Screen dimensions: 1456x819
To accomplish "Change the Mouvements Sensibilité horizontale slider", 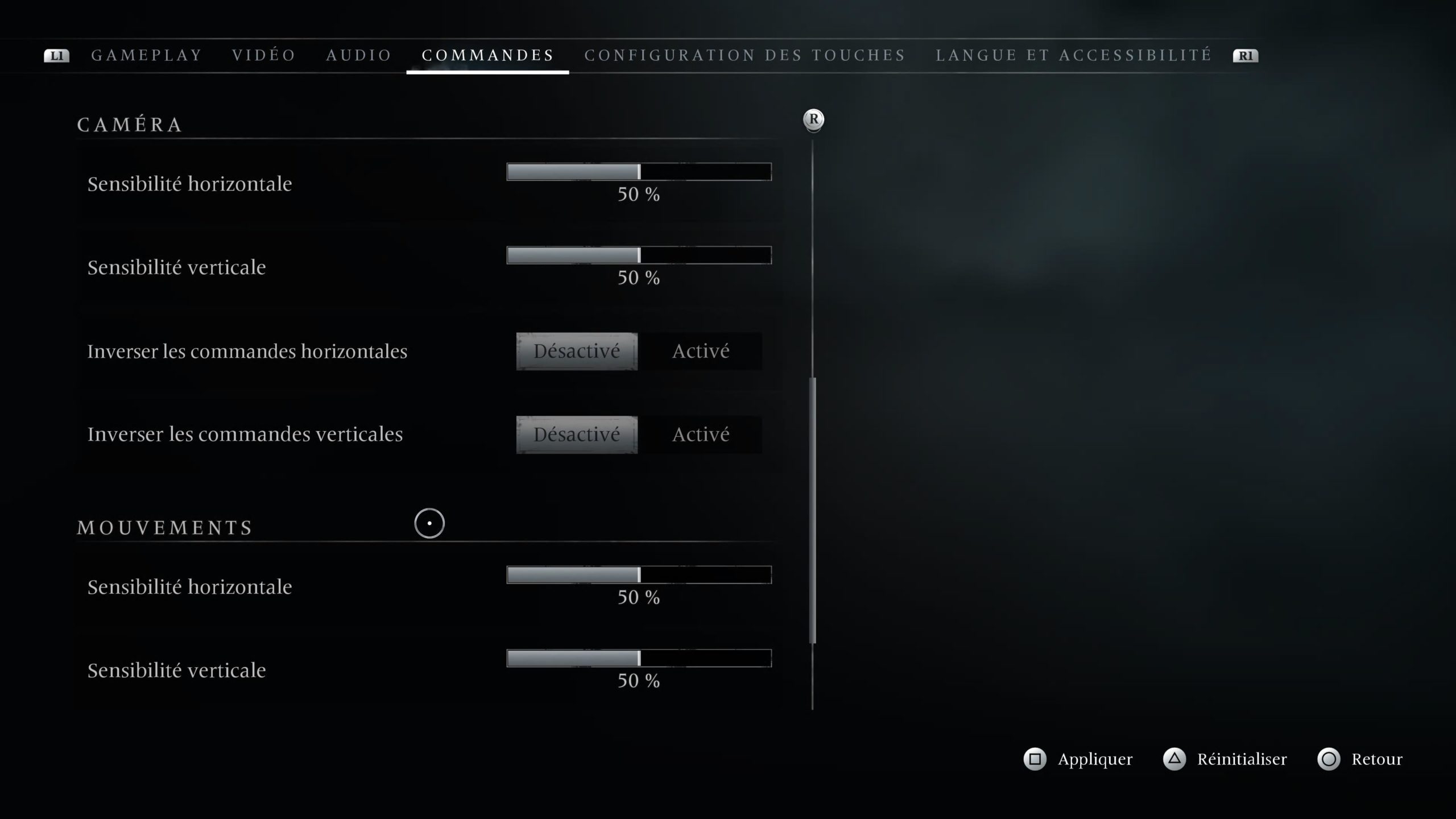I will click(639, 575).
